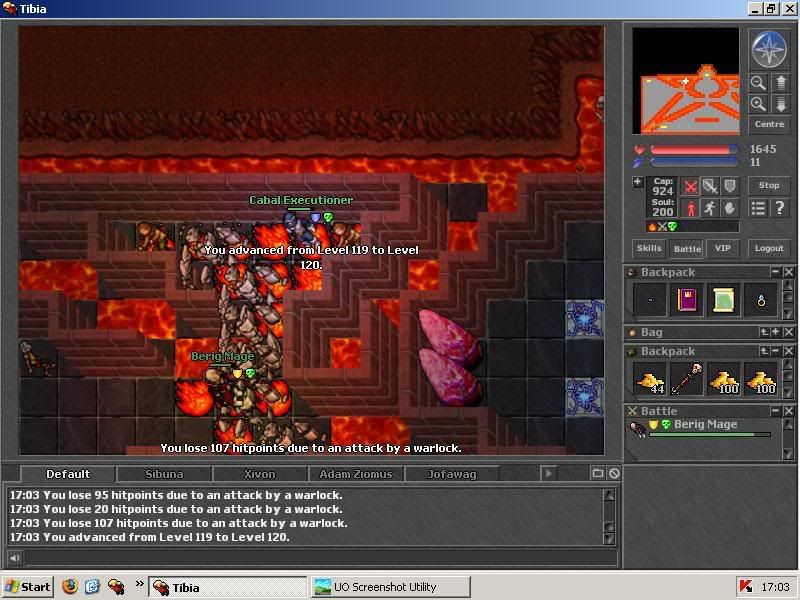The height and width of the screenshot is (600, 800).
Task: Open the Windows Start menu
Action: (28, 587)
